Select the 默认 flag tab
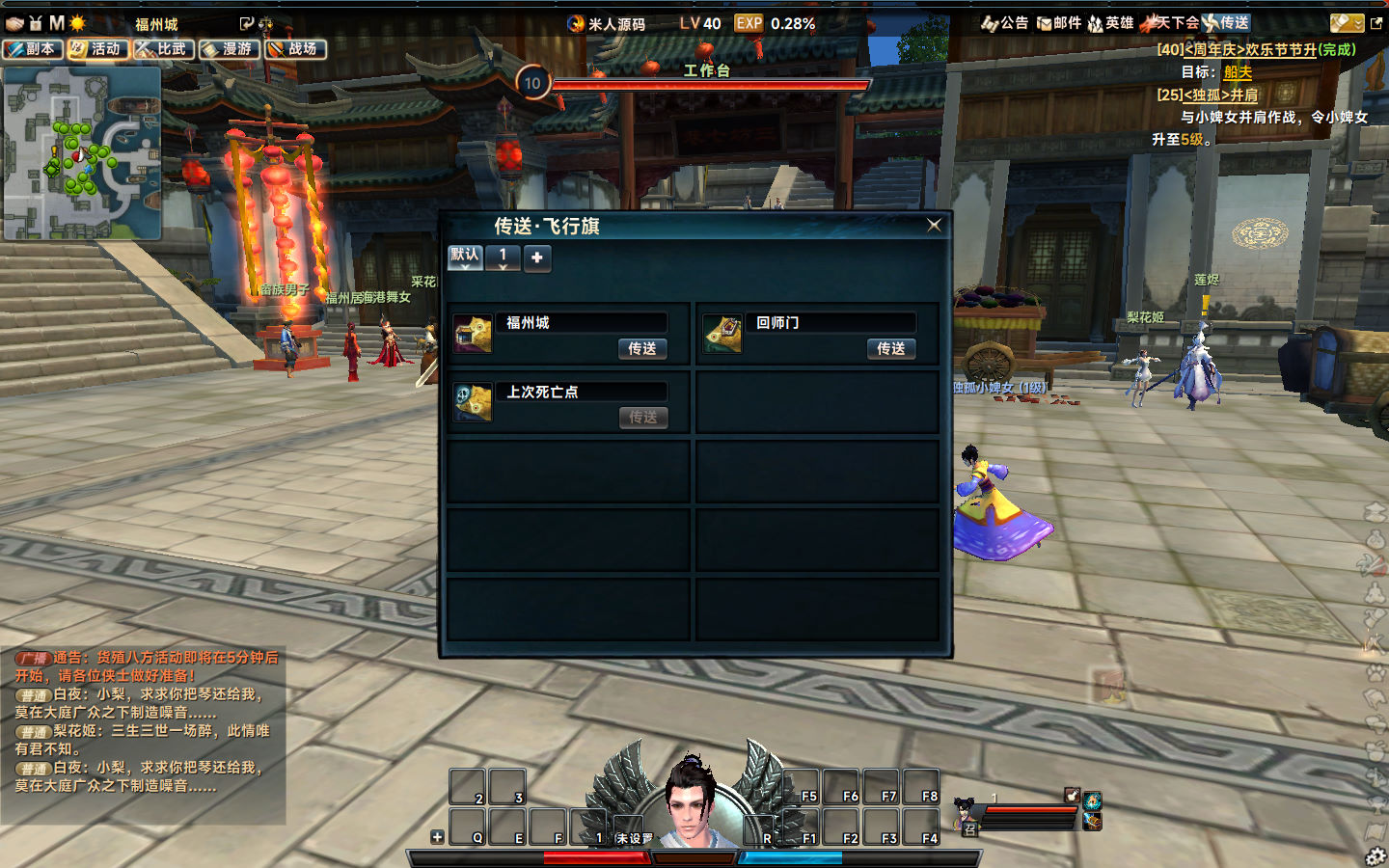 tap(465, 257)
